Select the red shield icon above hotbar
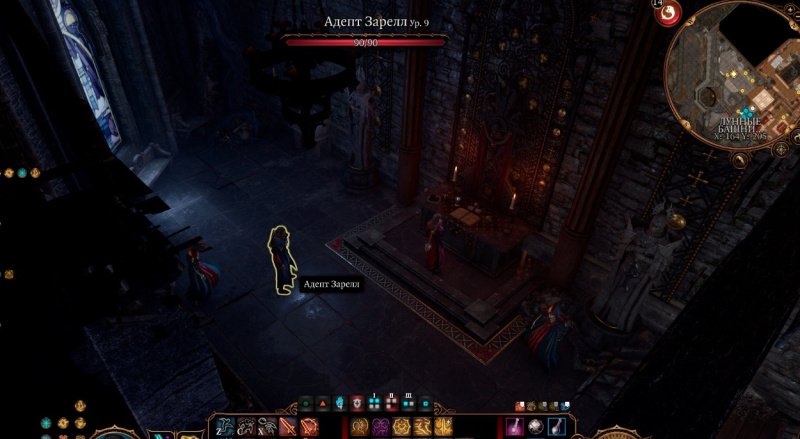The width and height of the screenshot is (800, 439). (x=357, y=404)
